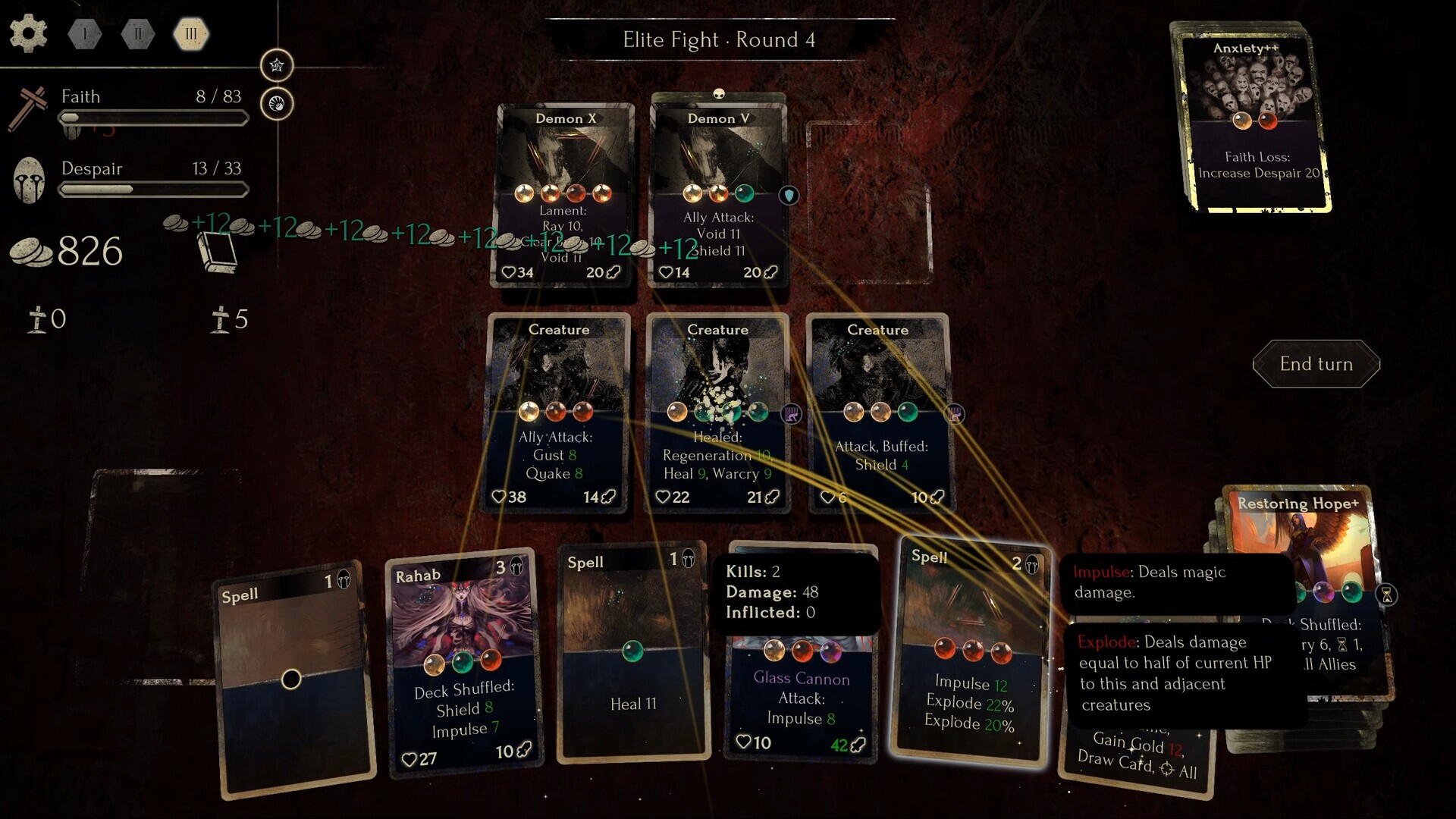
Task: Switch to act hexagon II
Action: (x=137, y=33)
